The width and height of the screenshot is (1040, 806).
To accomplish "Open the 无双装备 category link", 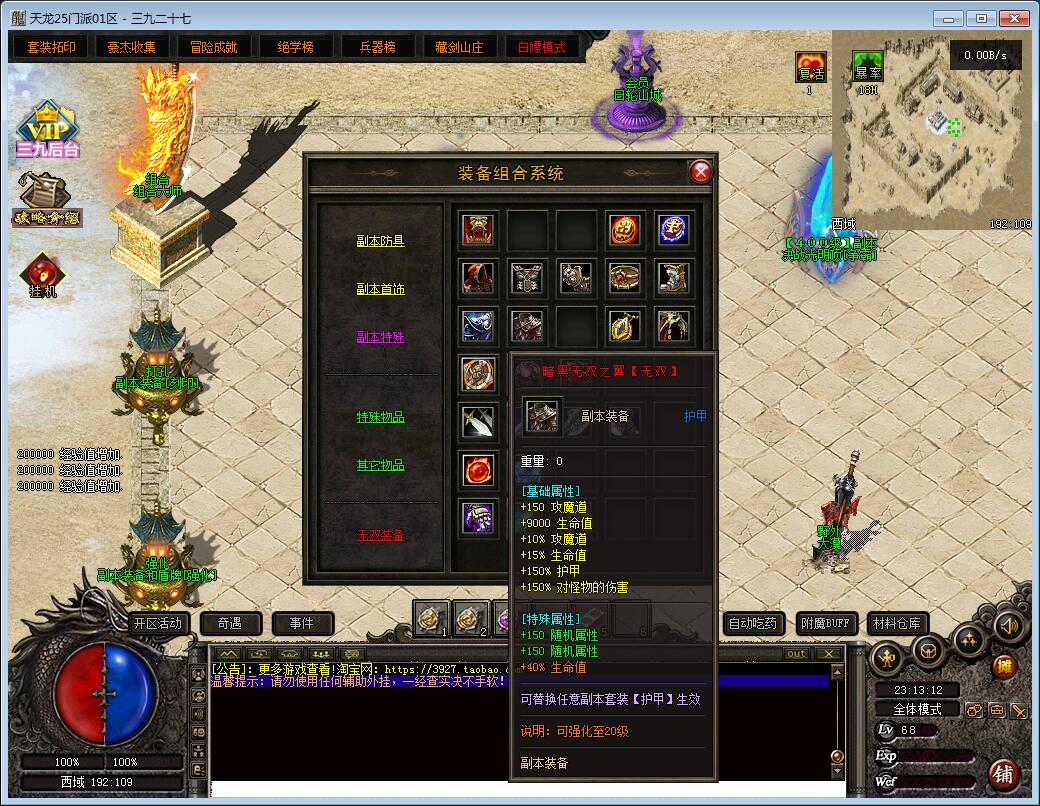I will [380, 535].
